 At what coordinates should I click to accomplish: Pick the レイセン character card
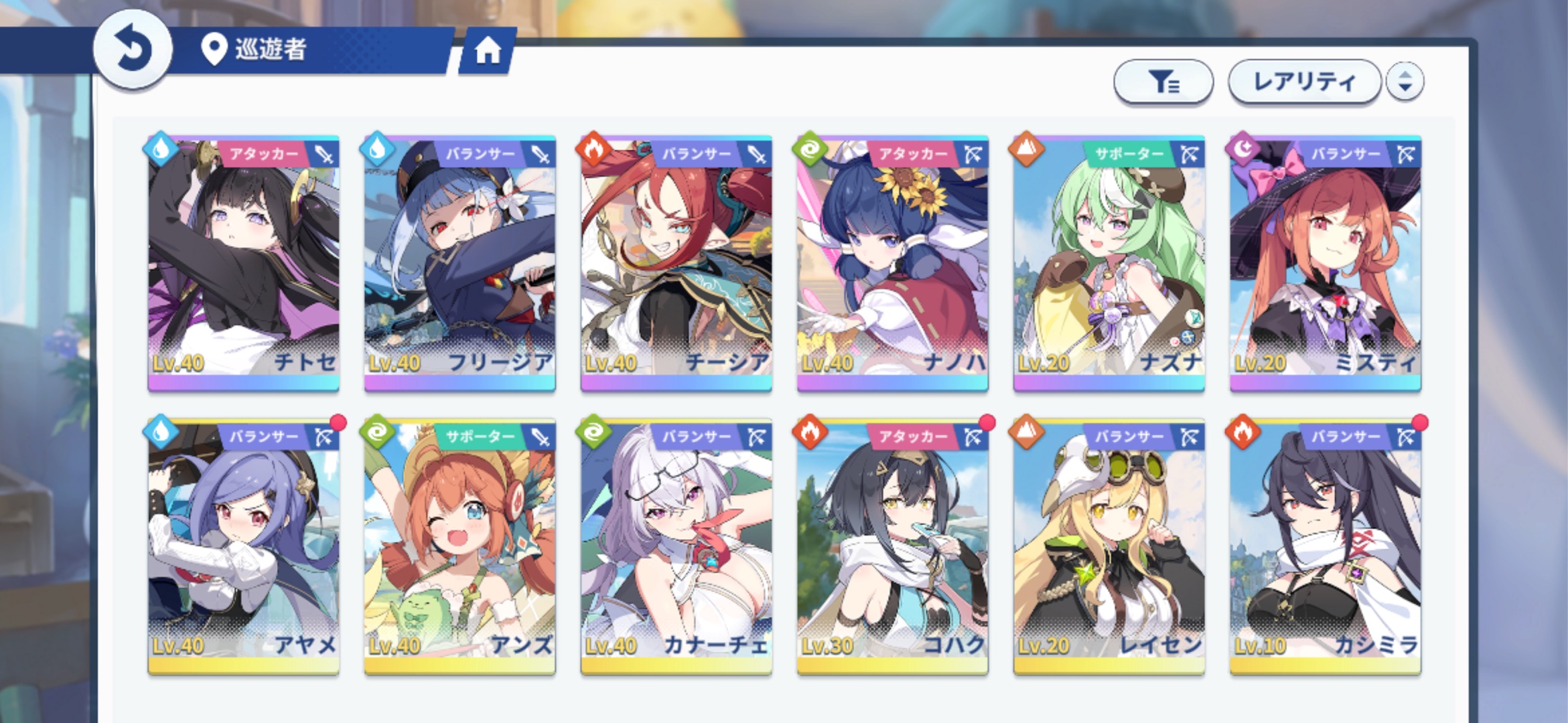click(1109, 546)
